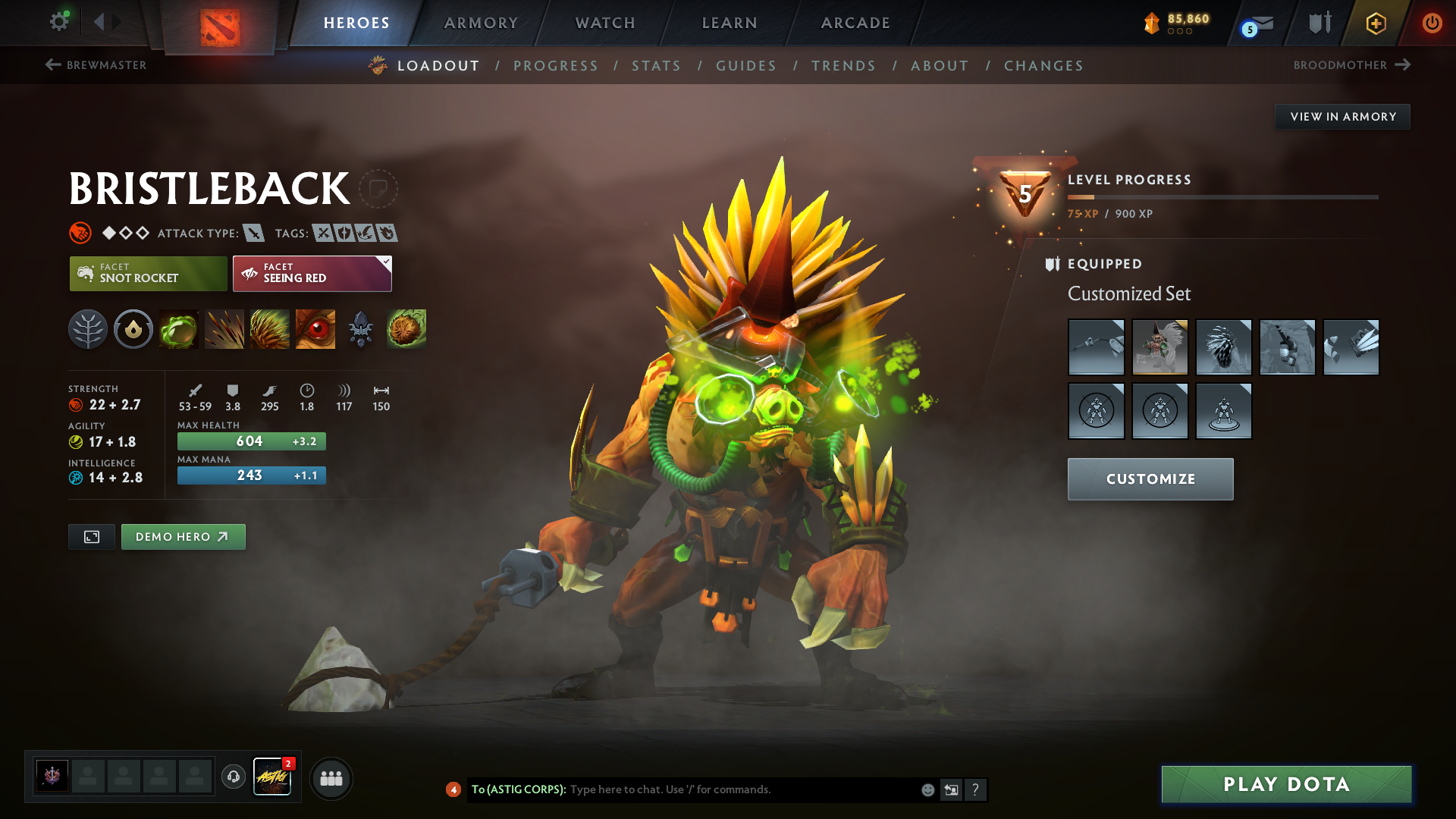Switch to the Watch tab
The width and height of the screenshot is (1456, 819).
coord(605,23)
